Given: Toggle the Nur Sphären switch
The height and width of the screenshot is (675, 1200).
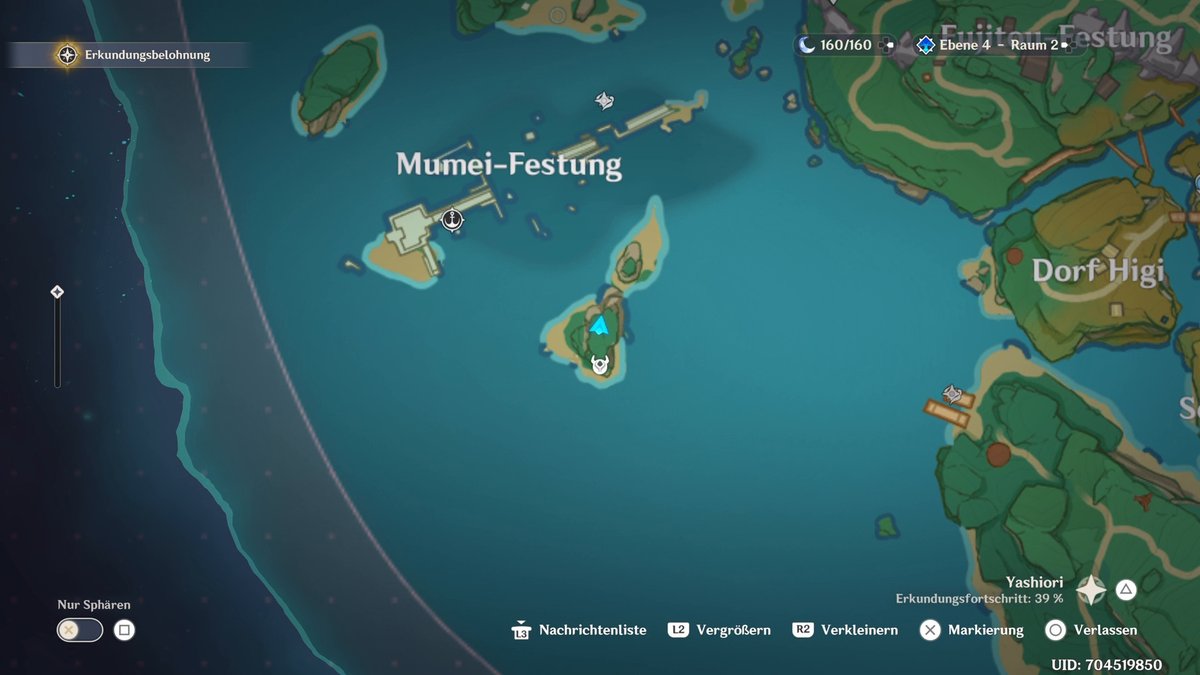Looking at the screenshot, I should [80, 630].
